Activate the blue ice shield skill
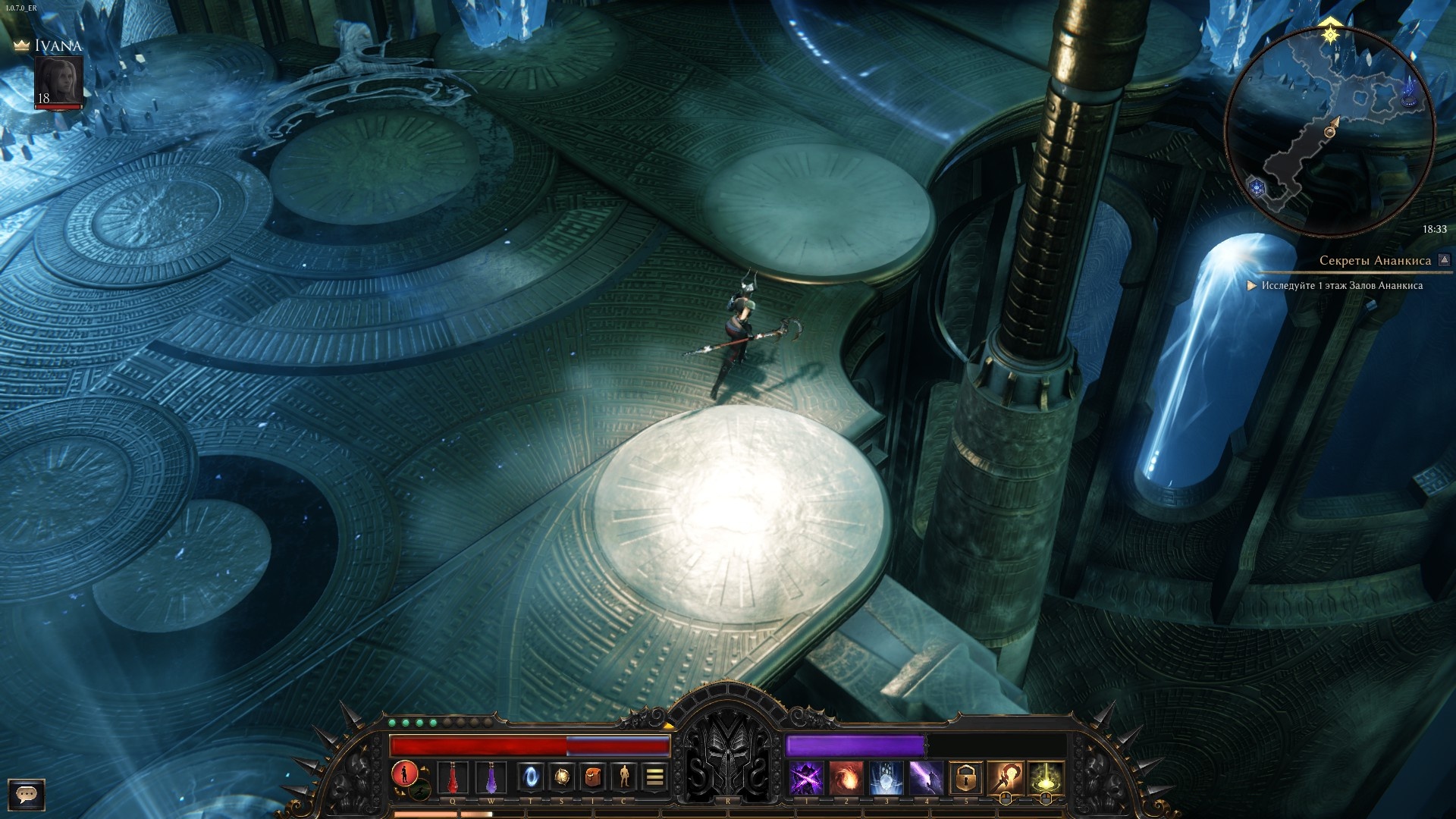The height and width of the screenshot is (819, 1456). point(886,778)
